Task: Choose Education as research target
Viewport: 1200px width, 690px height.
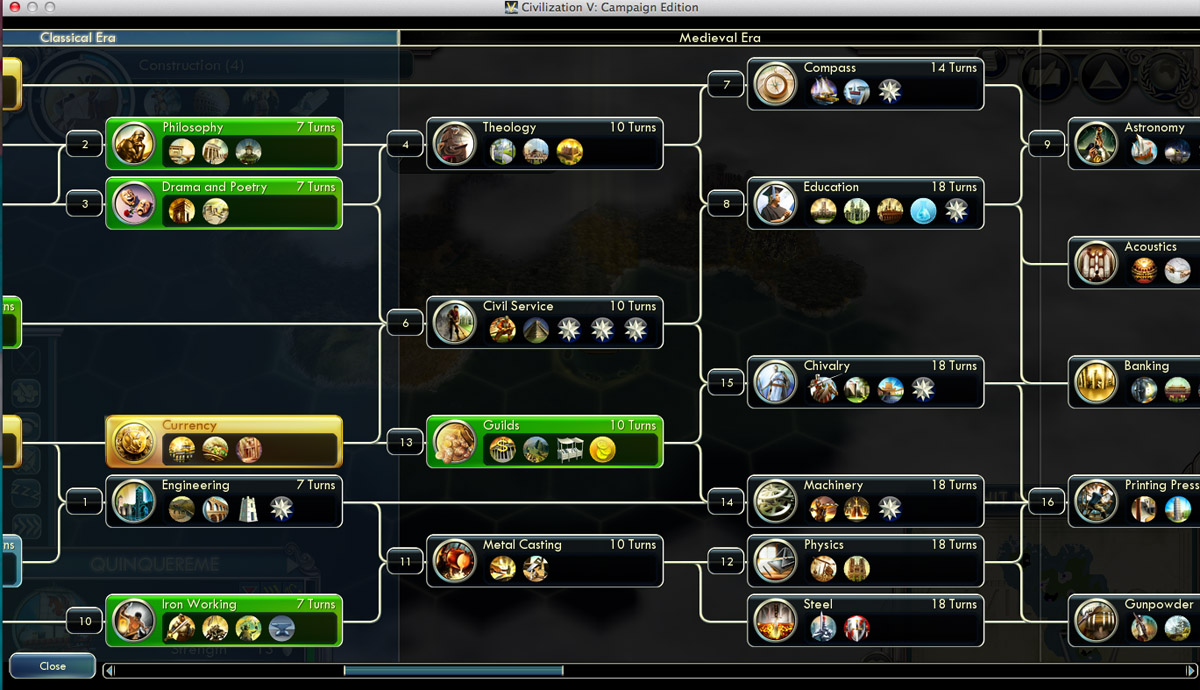Action: pos(865,203)
